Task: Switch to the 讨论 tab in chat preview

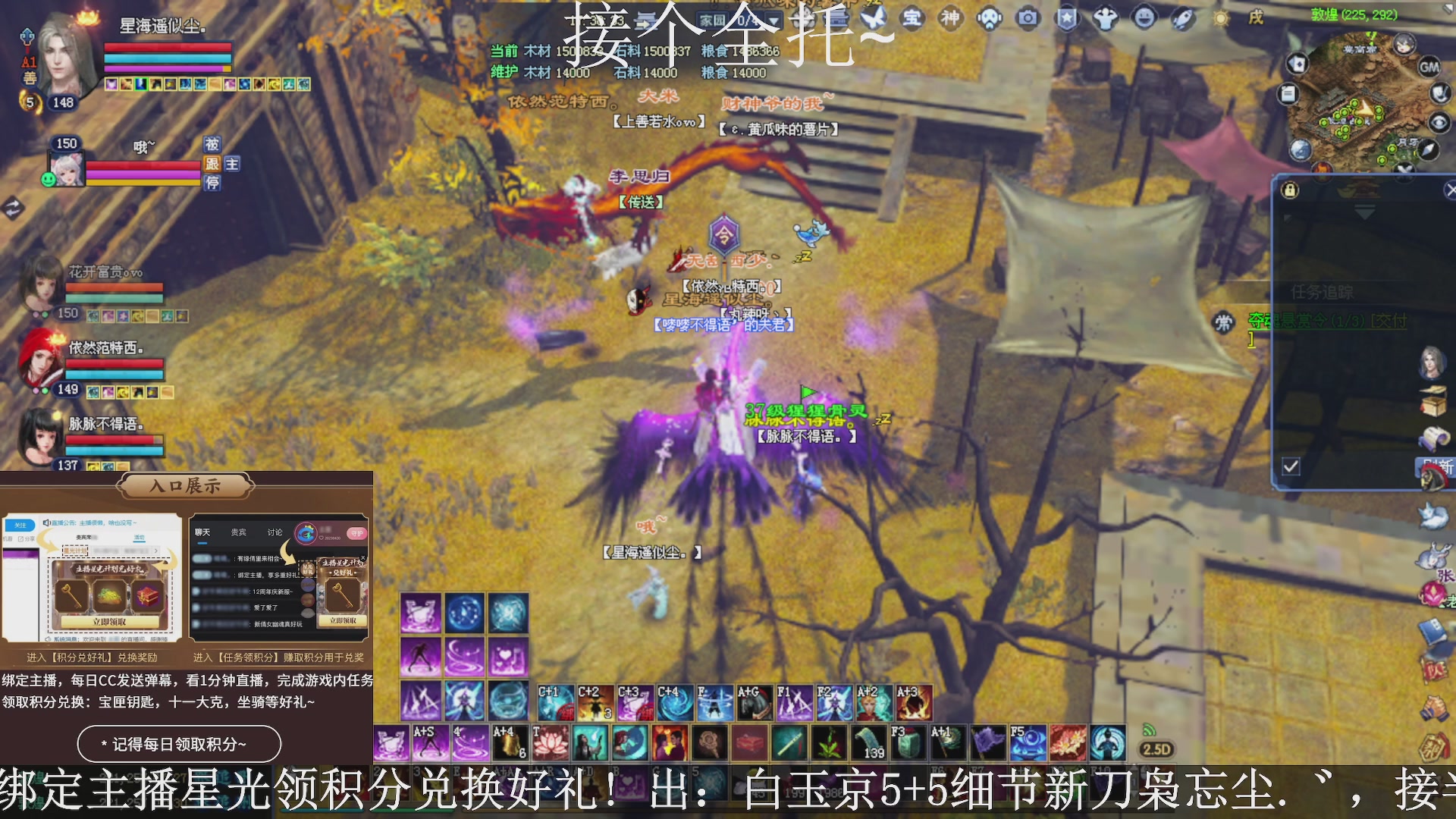Action: click(x=275, y=532)
